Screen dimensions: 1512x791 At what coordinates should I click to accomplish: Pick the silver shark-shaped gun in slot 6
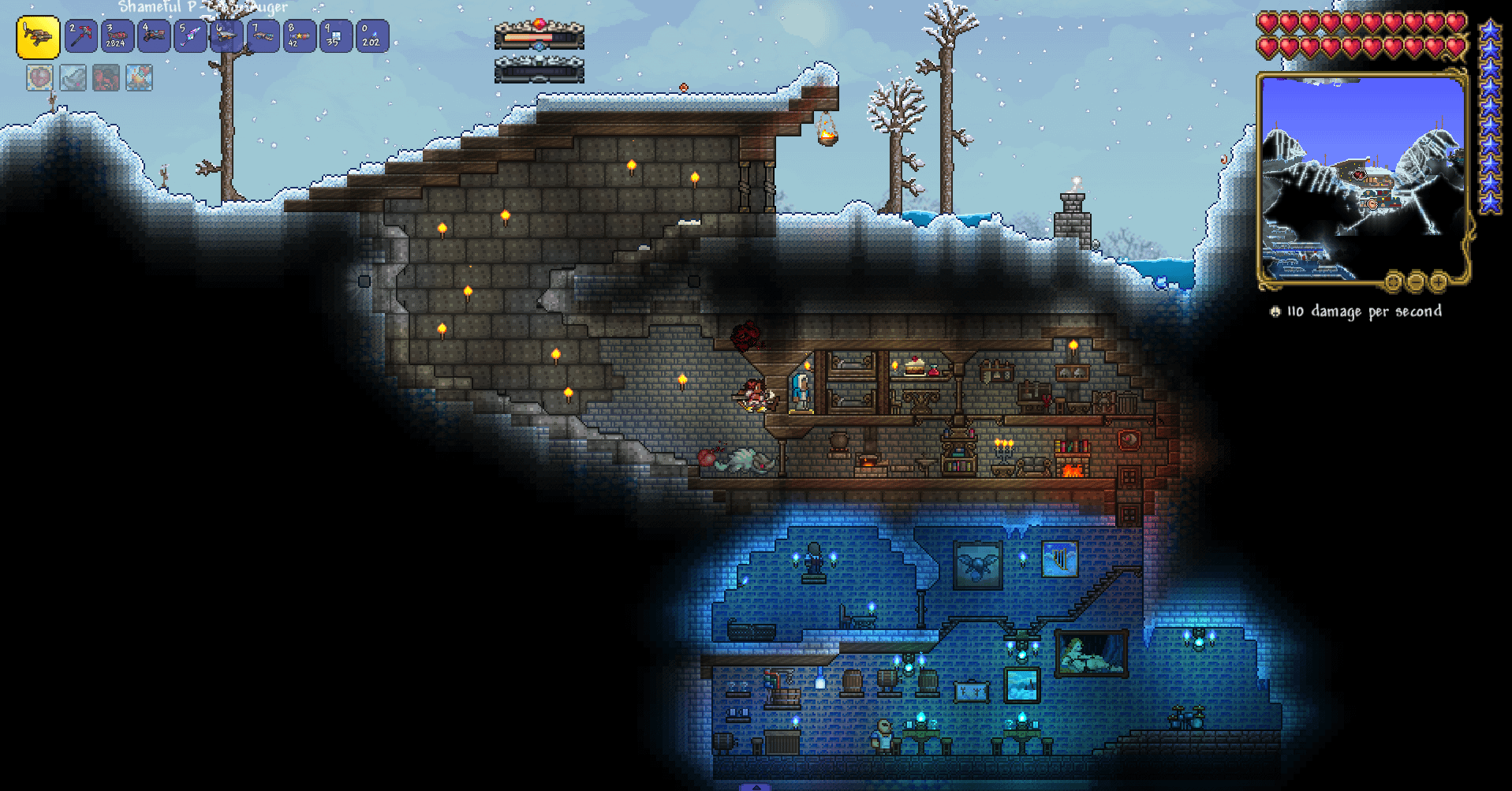point(226,36)
